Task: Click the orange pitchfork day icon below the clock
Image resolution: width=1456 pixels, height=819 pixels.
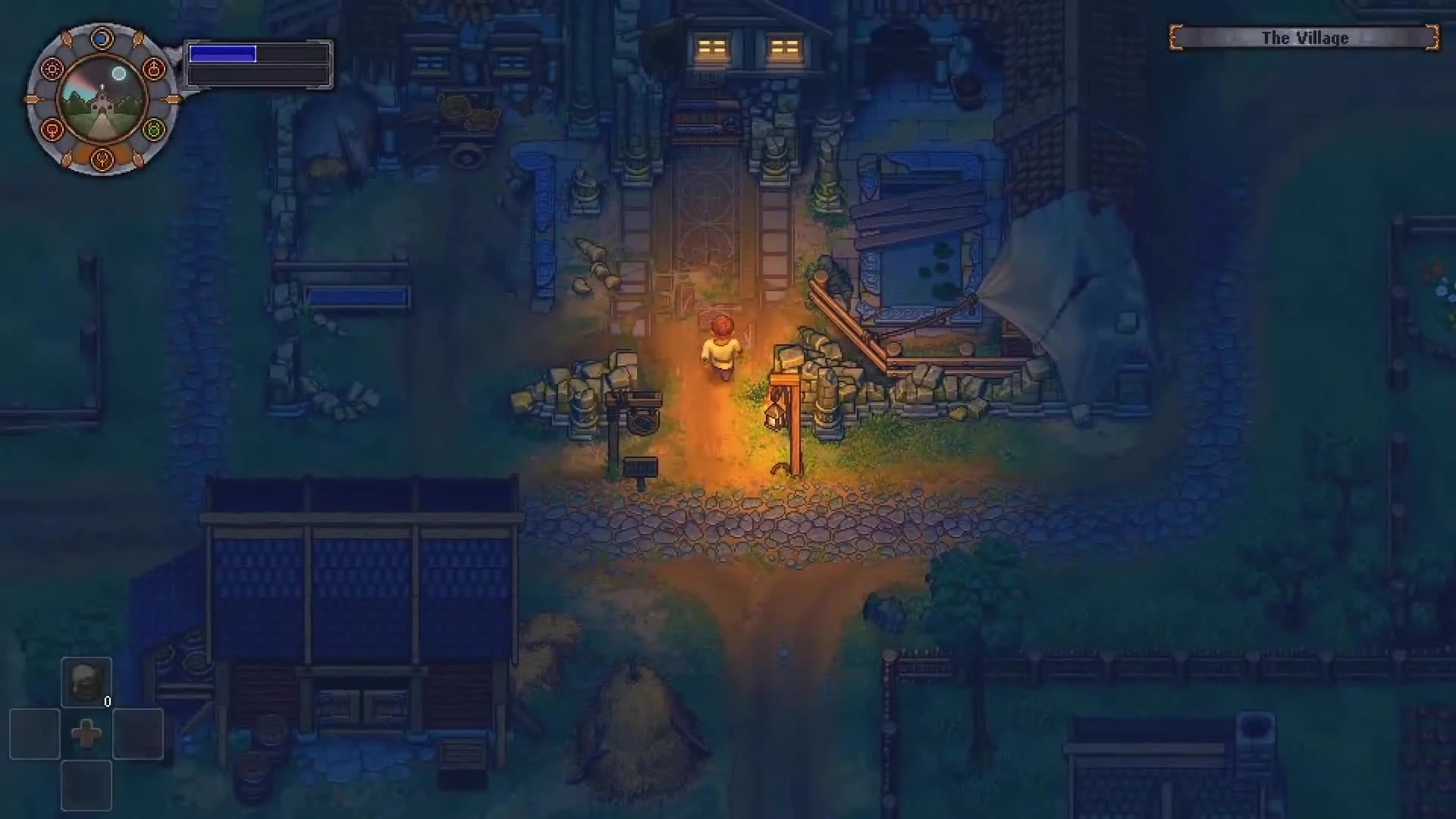Action: click(102, 160)
